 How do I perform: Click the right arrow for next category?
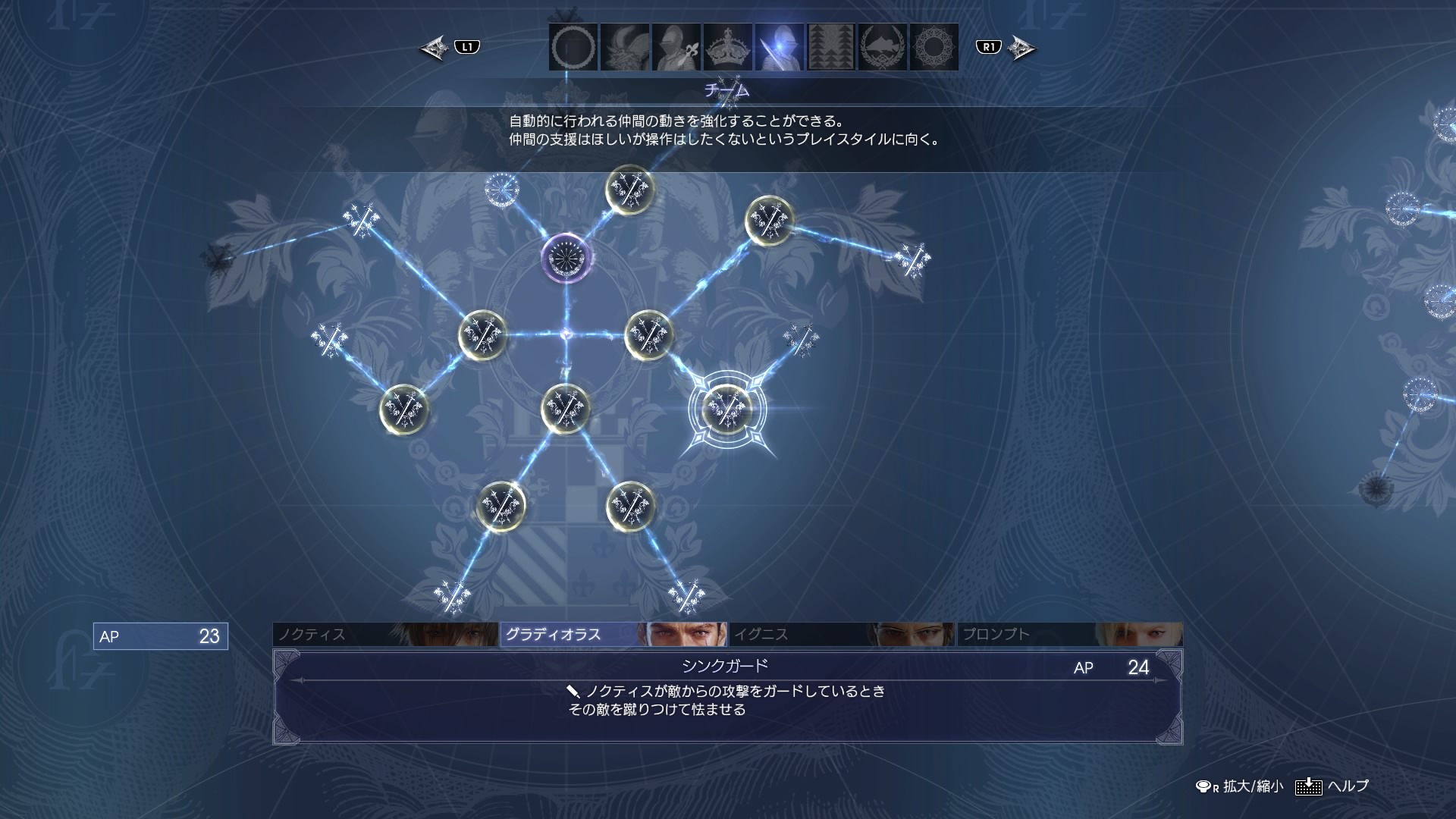click(1021, 49)
